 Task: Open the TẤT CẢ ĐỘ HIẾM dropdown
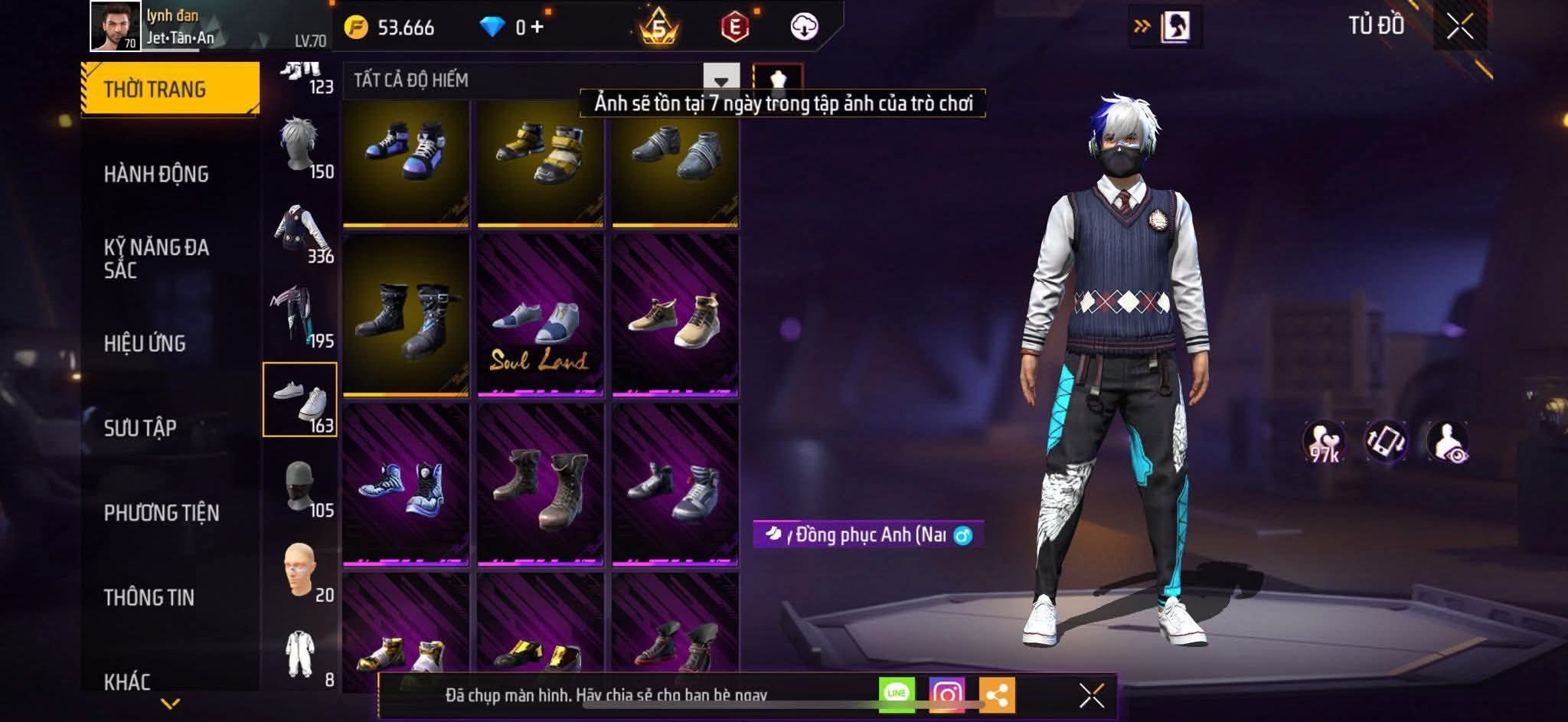720,80
